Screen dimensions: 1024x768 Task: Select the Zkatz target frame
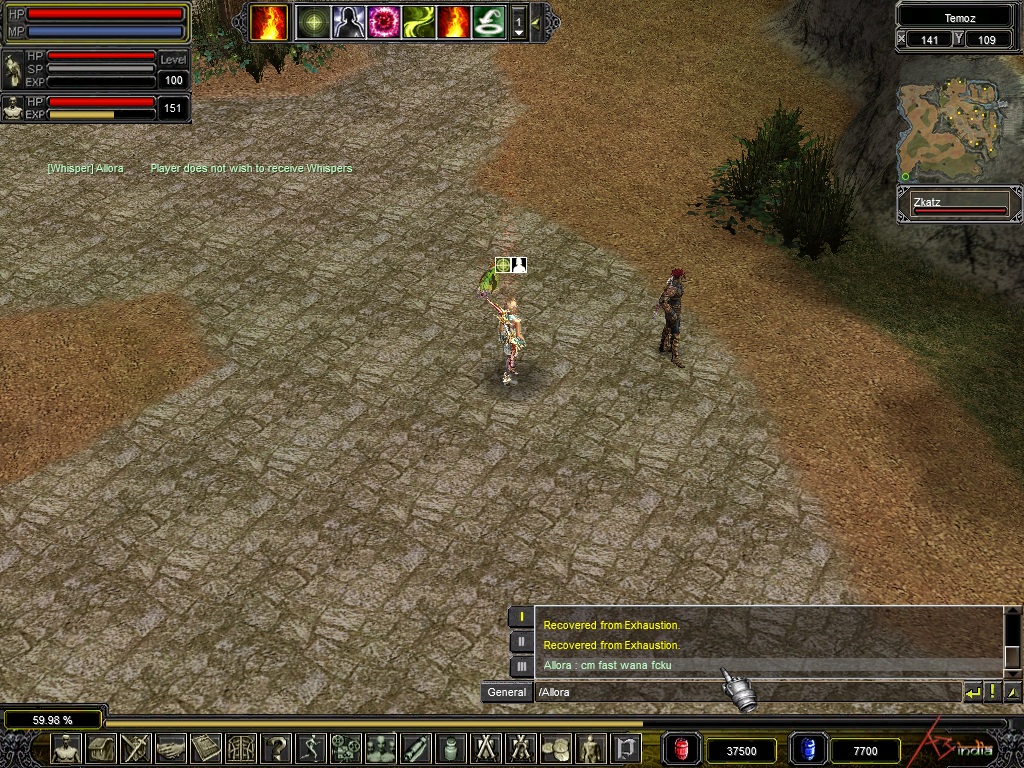tap(959, 206)
